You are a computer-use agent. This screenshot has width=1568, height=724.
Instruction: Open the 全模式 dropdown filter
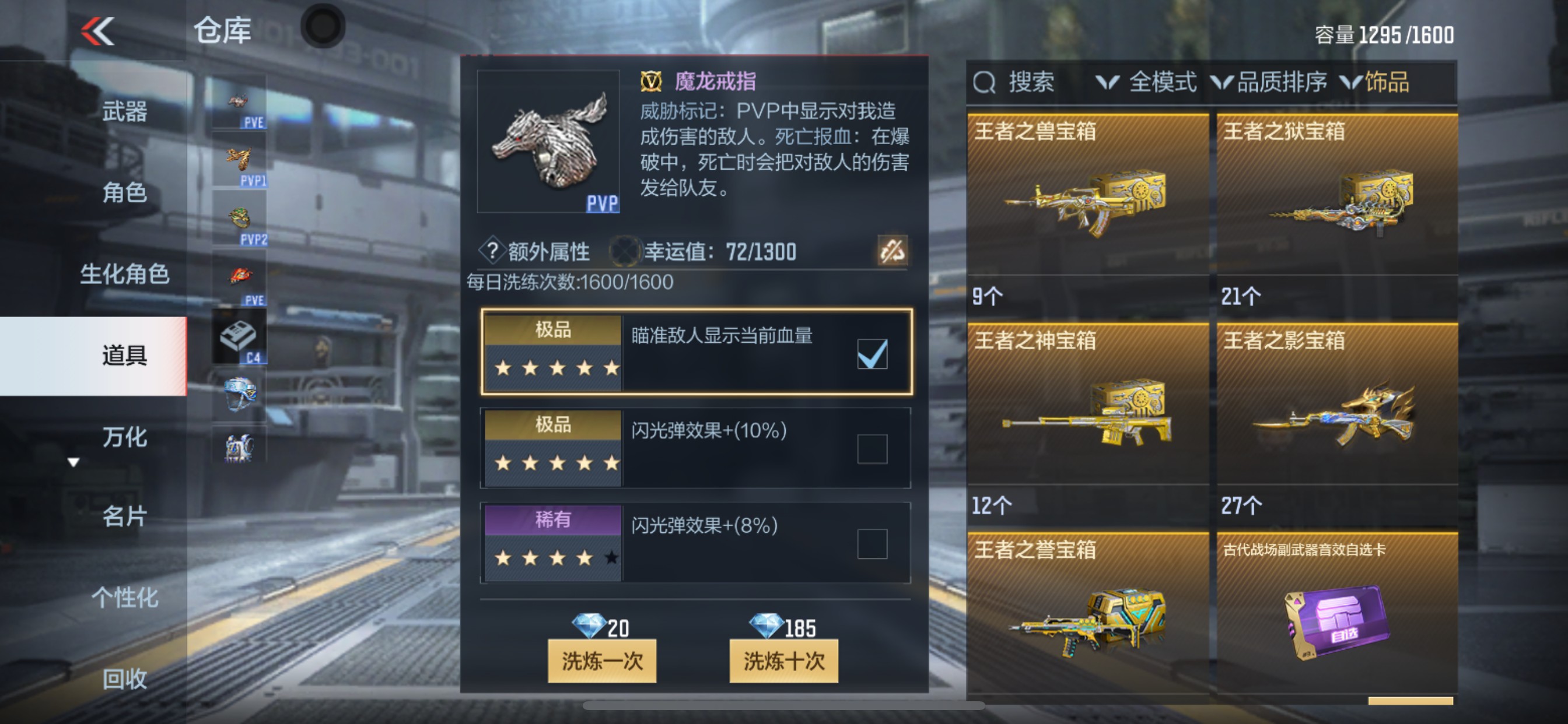(1157, 82)
